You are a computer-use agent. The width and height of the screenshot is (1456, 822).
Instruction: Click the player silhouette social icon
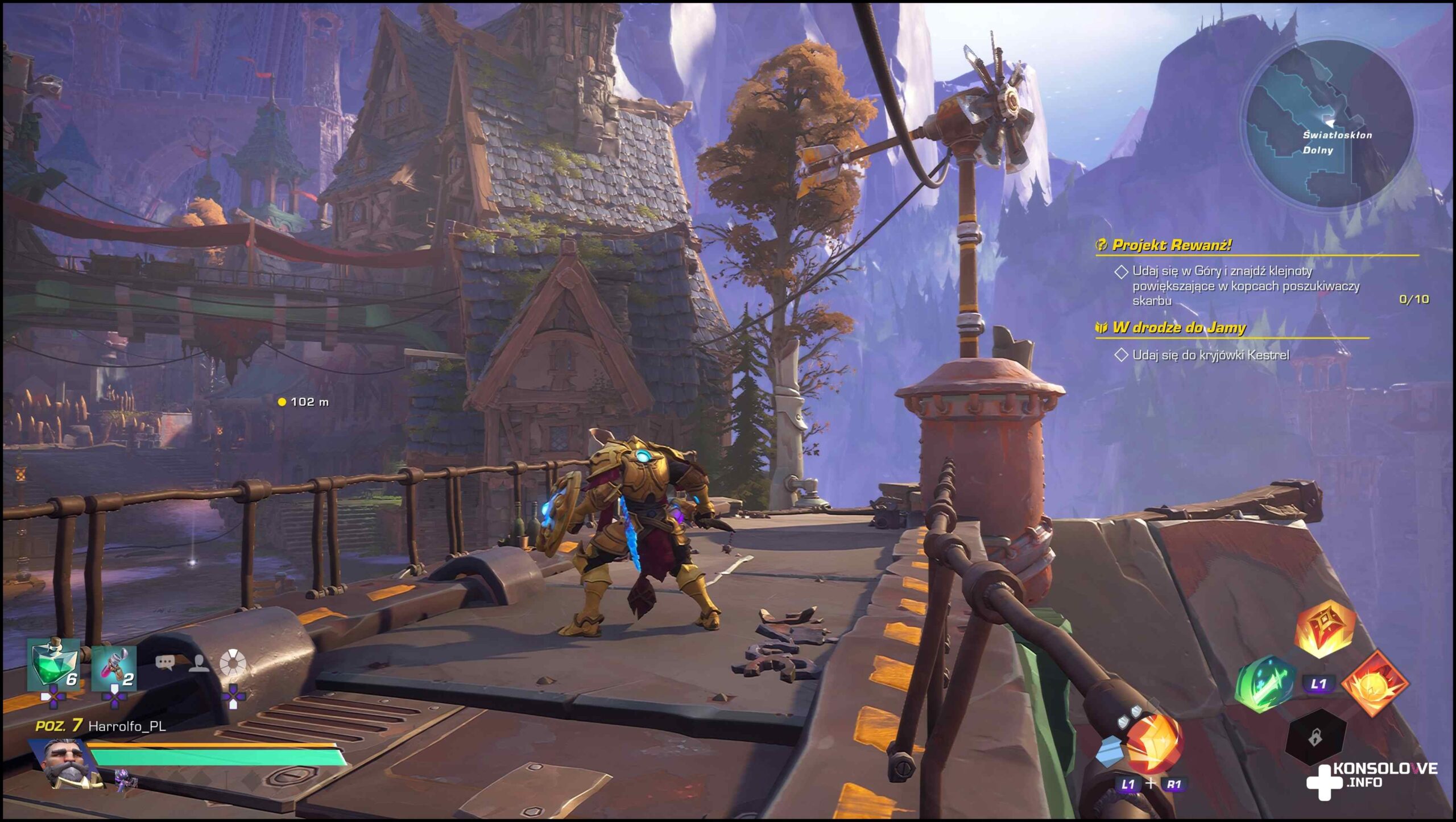click(x=198, y=663)
